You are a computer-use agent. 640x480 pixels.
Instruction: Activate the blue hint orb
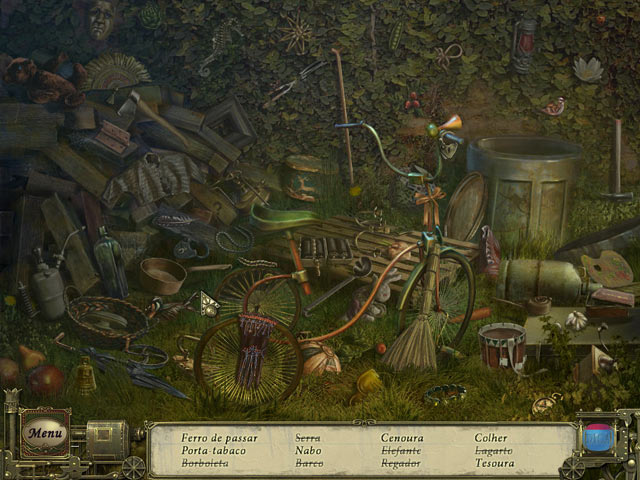(x=597, y=437)
